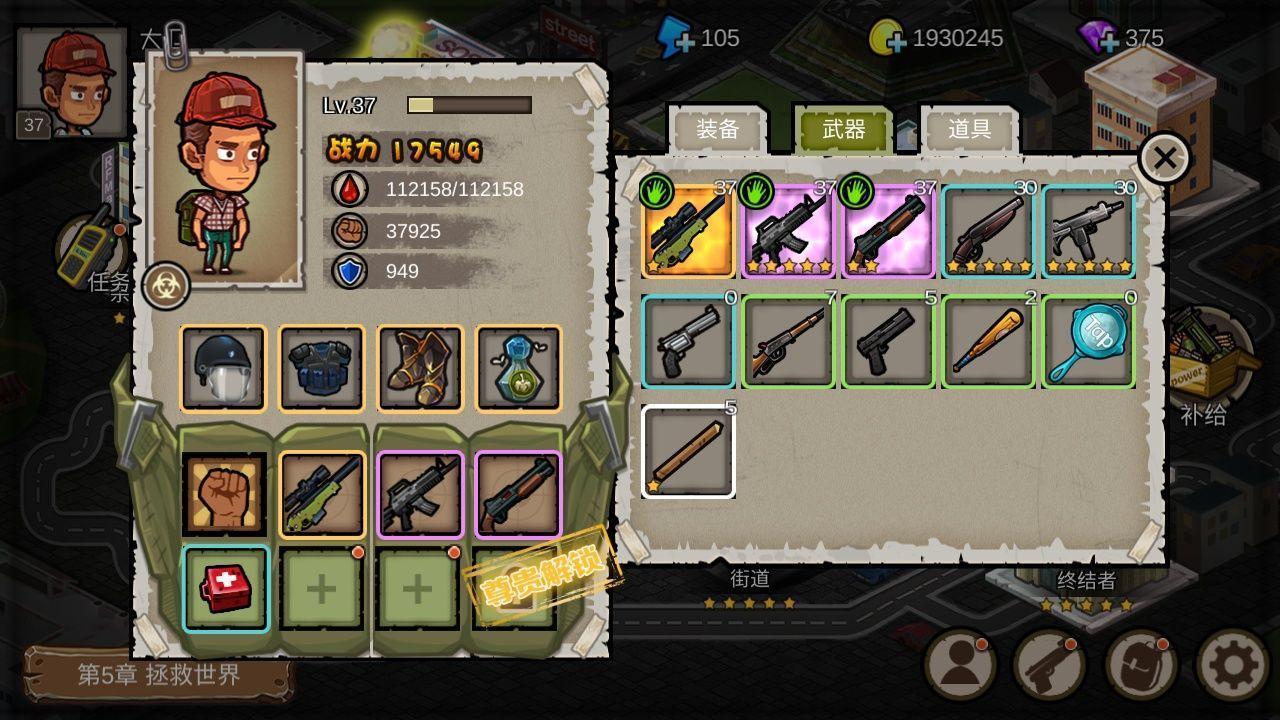The height and width of the screenshot is (720, 1280).
Task: Close the inventory panel
Action: tap(1164, 158)
